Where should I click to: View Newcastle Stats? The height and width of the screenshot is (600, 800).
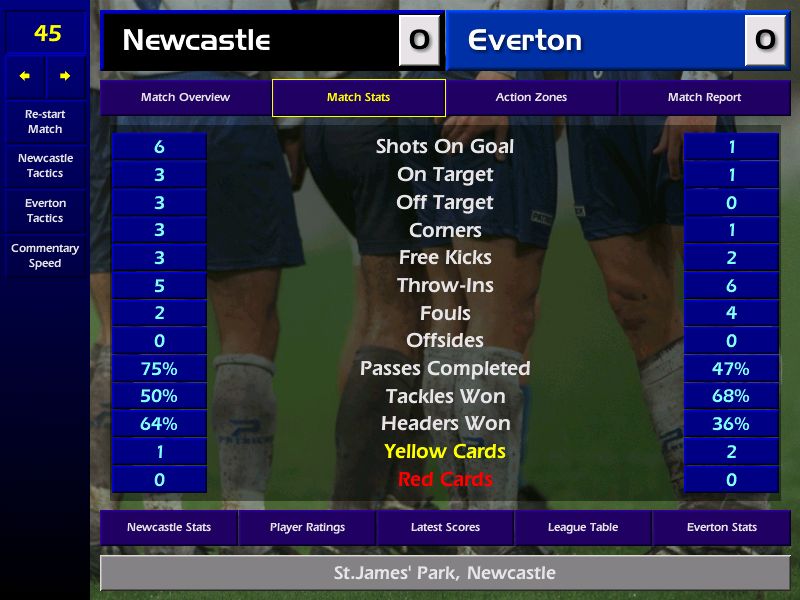click(x=168, y=528)
